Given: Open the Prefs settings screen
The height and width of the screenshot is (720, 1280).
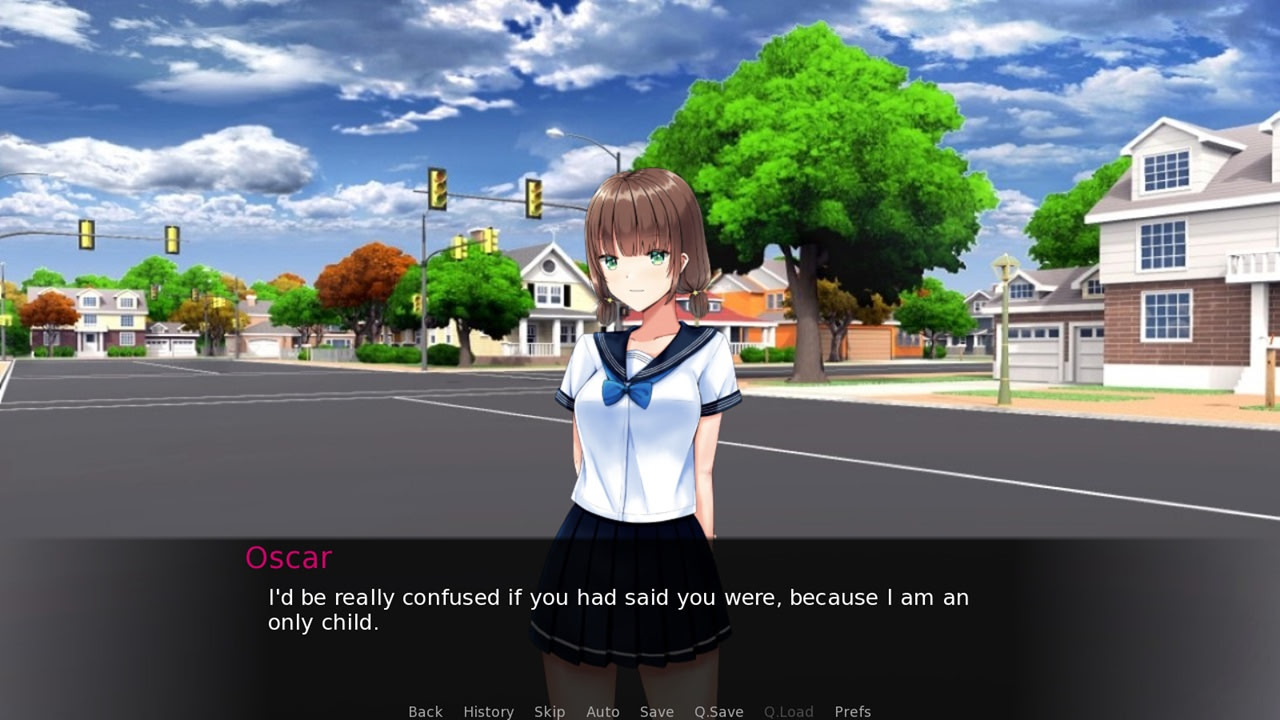Looking at the screenshot, I should pos(852,711).
